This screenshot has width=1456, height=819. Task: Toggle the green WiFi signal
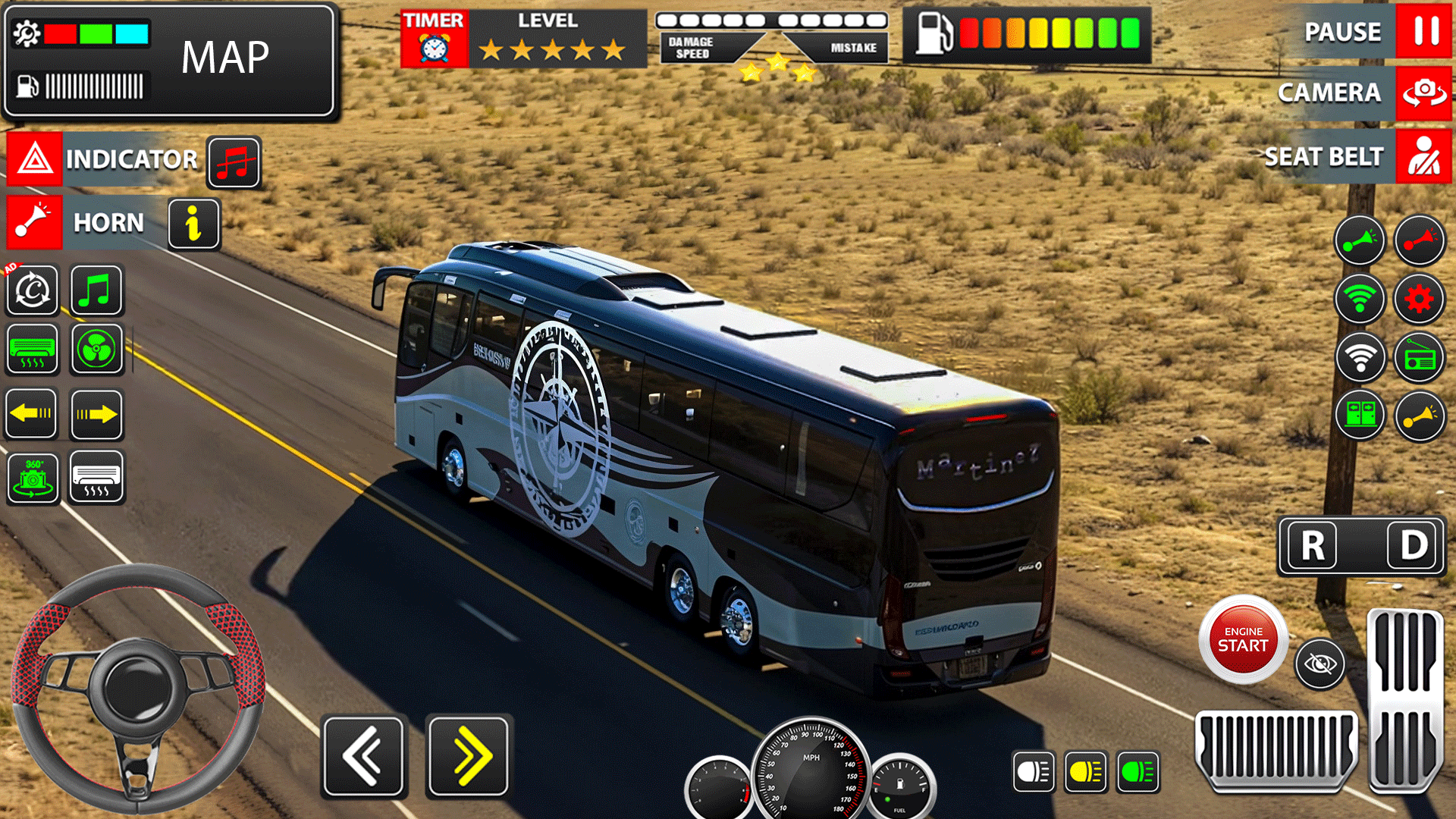[1360, 299]
